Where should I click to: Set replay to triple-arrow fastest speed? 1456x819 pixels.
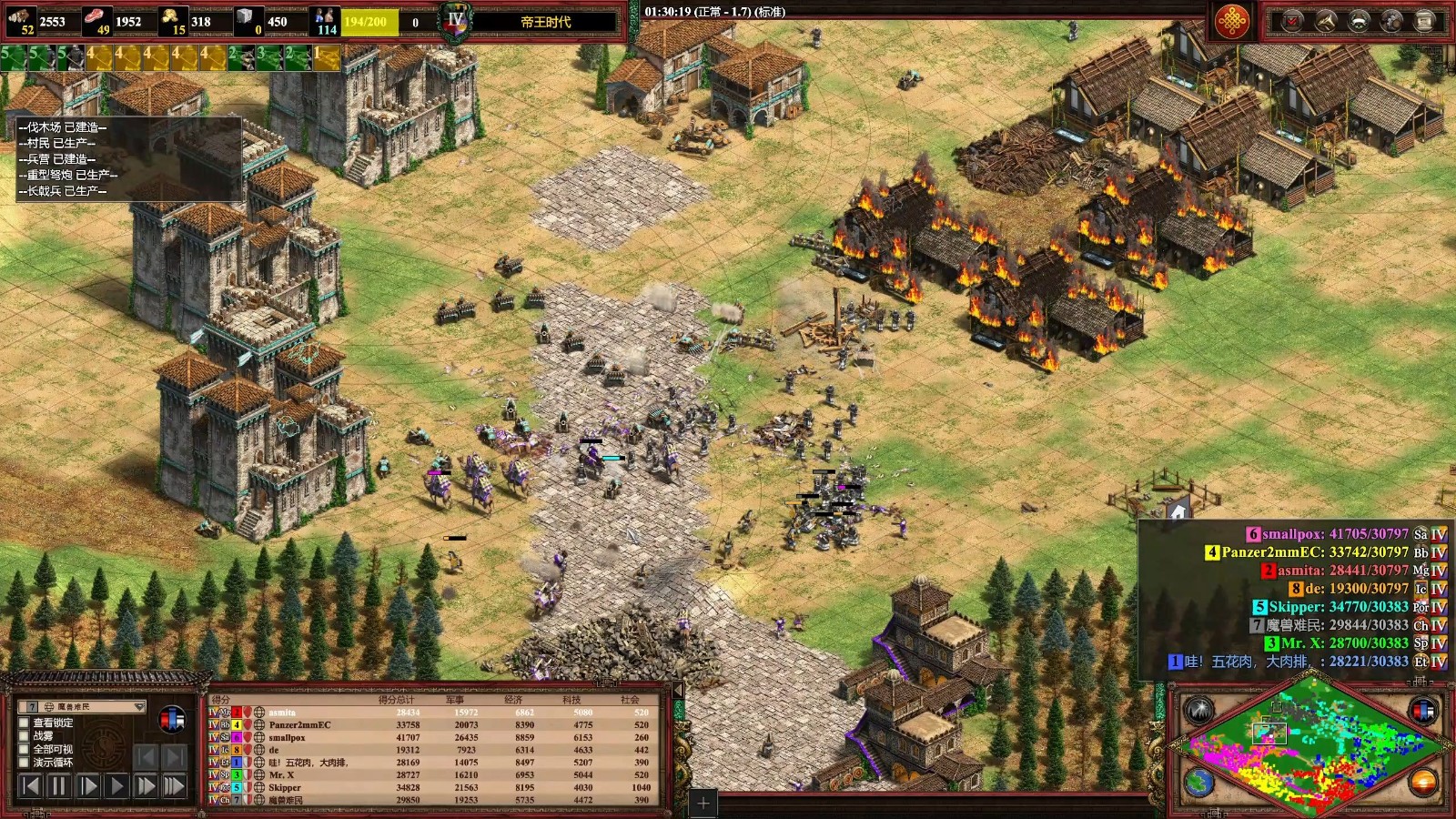[x=174, y=785]
